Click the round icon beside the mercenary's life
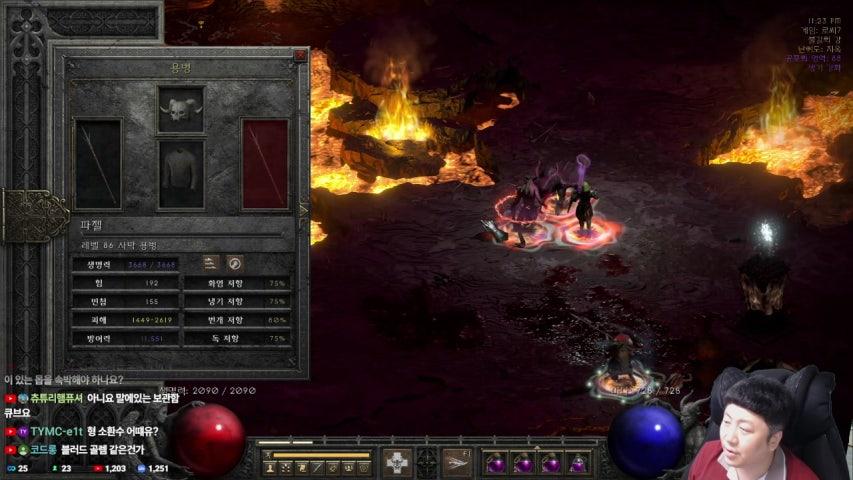 tap(235, 263)
